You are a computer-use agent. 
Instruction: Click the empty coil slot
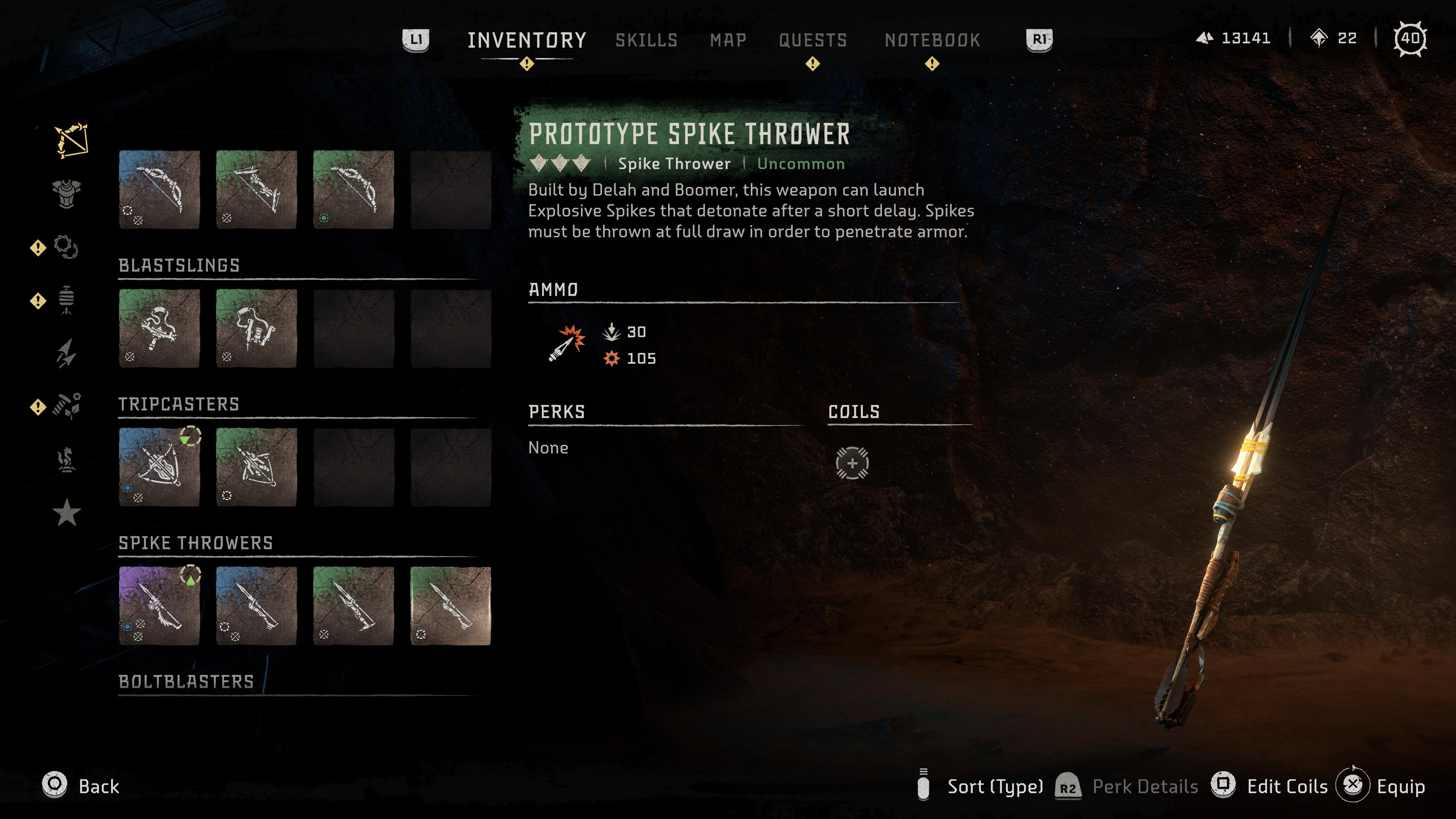click(852, 463)
